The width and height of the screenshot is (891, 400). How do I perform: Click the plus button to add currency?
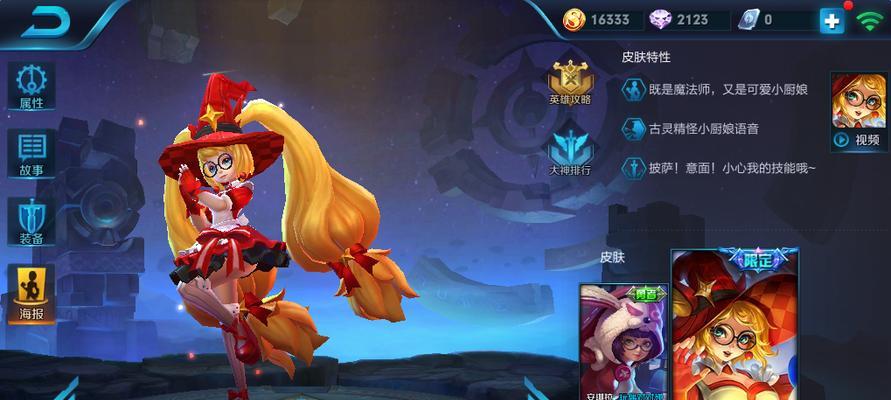click(x=831, y=20)
